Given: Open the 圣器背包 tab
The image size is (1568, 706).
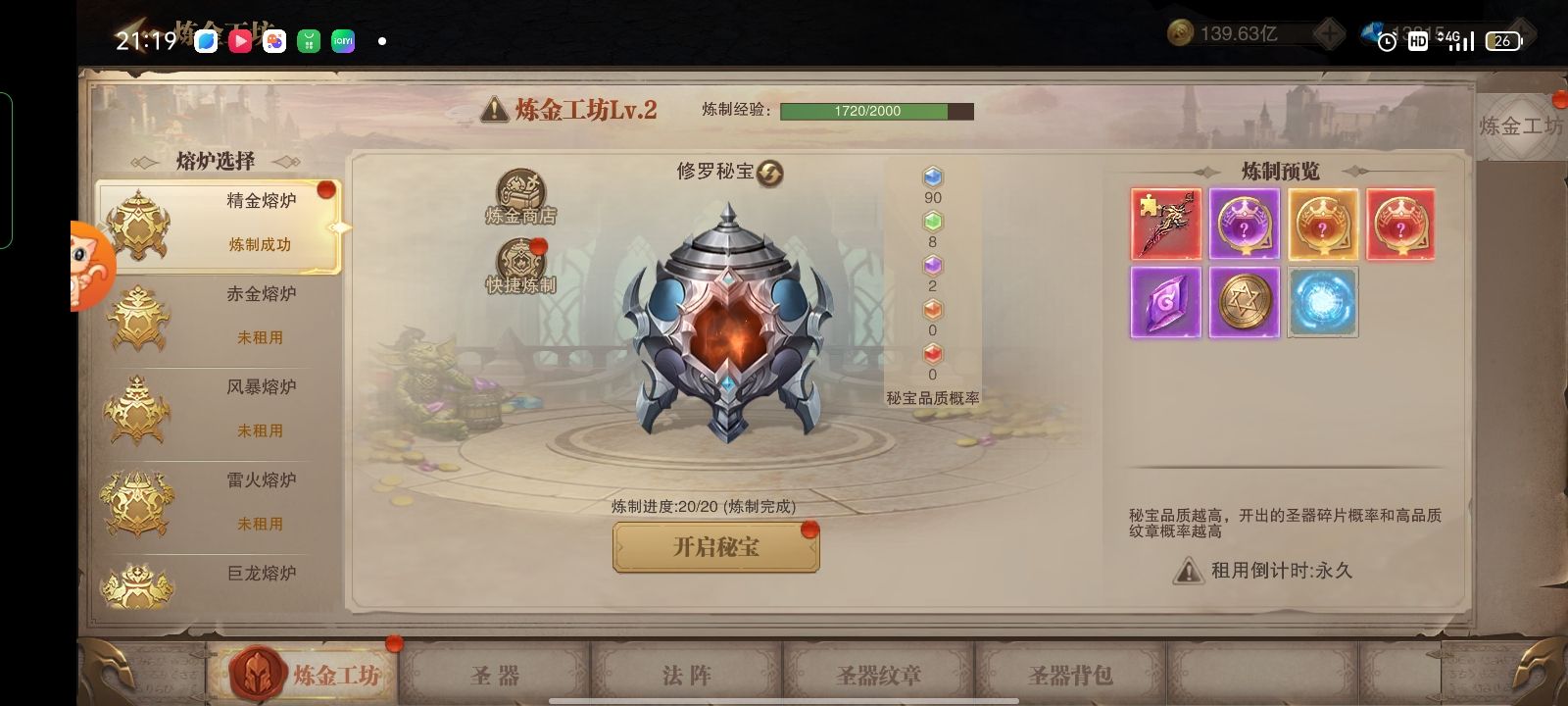Looking at the screenshot, I should click(x=1070, y=676).
